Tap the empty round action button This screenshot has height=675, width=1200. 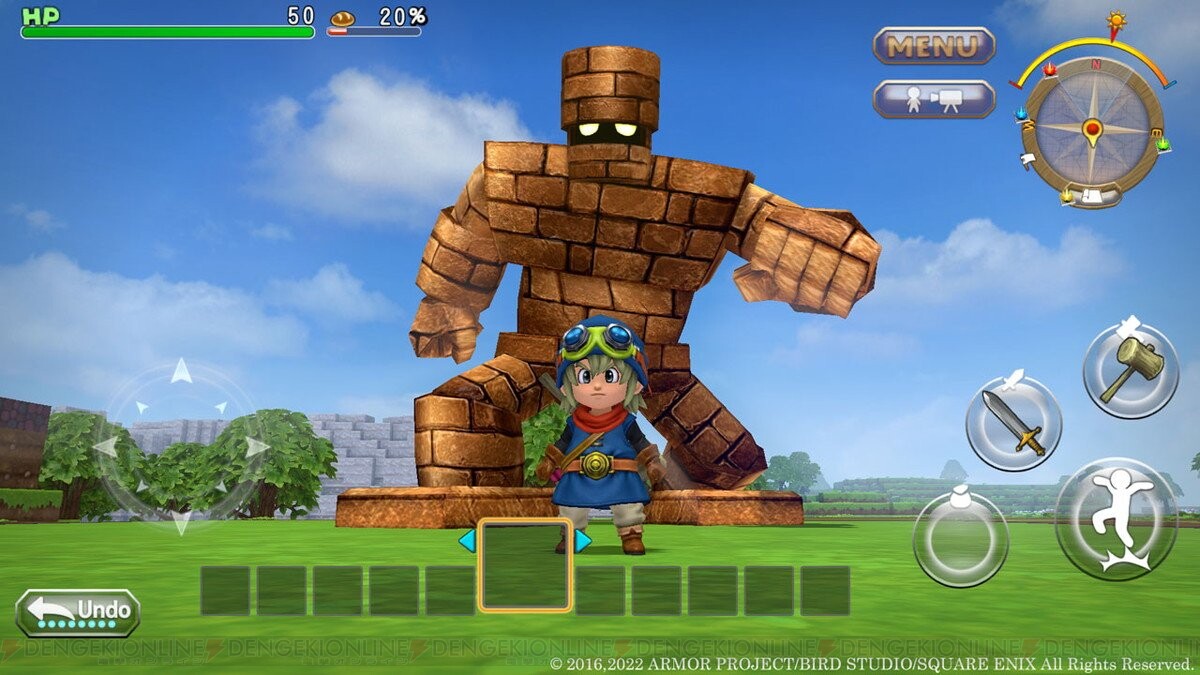(x=960, y=538)
